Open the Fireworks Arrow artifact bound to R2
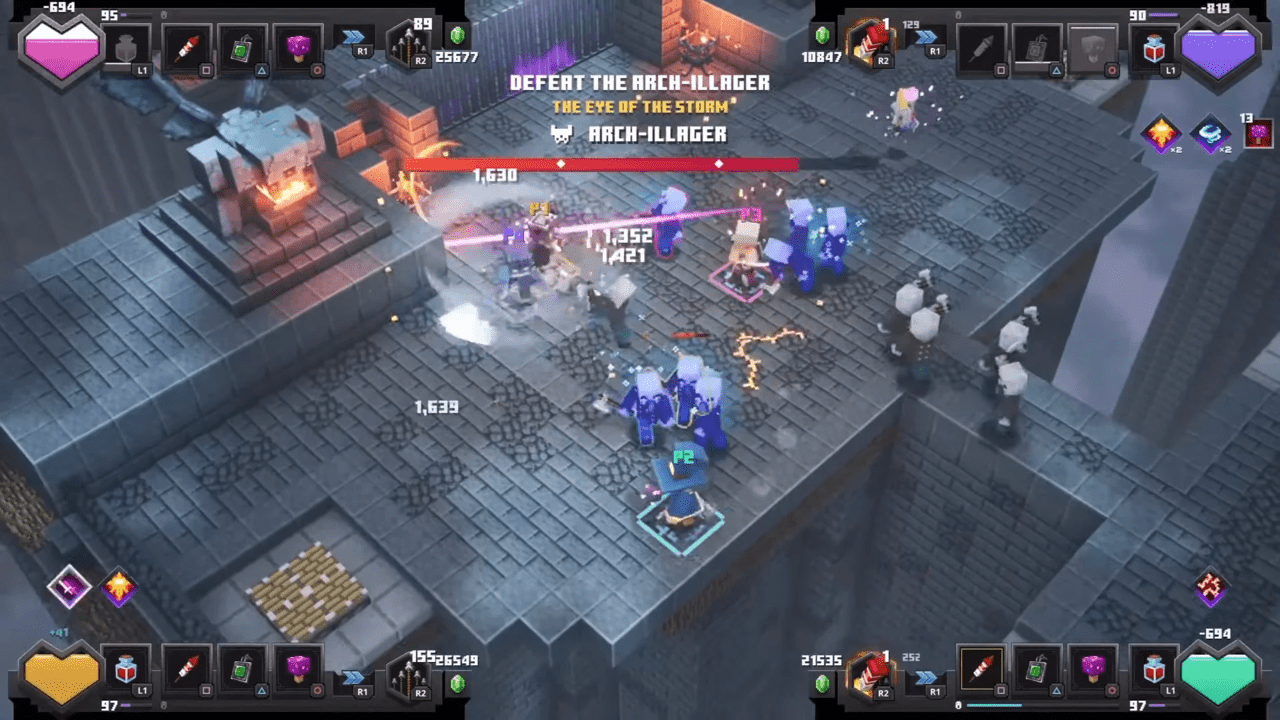This screenshot has height=720, width=1280. (408, 45)
